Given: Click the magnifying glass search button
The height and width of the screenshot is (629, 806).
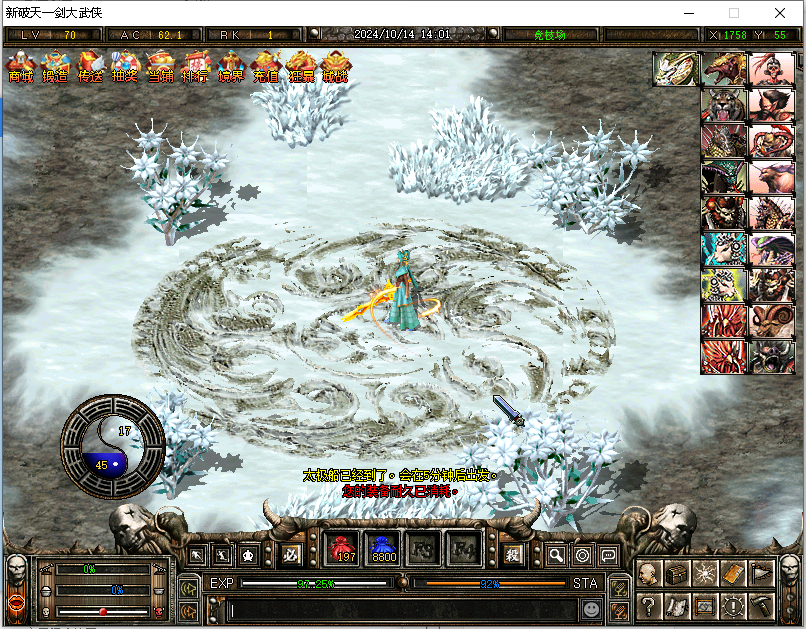Looking at the screenshot, I should coord(556,555).
